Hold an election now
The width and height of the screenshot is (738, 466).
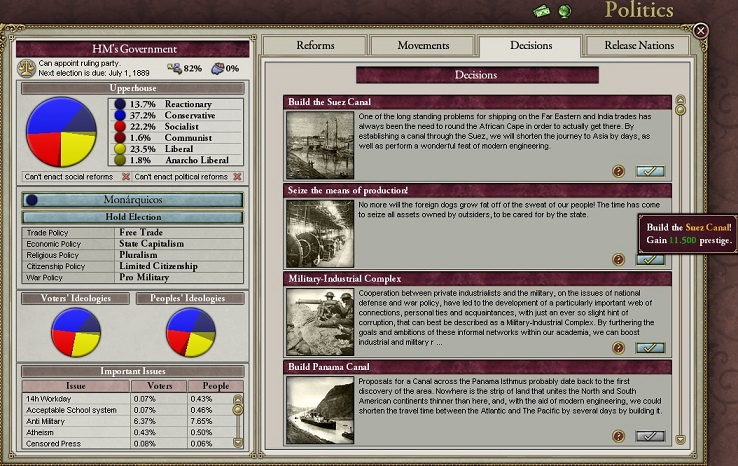click(x=133, y=216)
